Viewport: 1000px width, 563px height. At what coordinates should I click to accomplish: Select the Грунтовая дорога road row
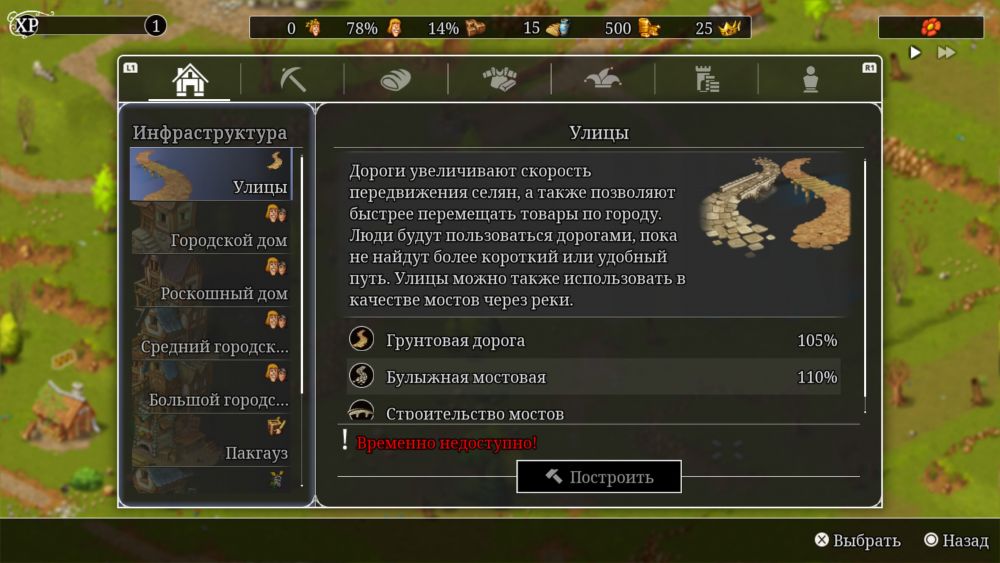click(593, 340)
